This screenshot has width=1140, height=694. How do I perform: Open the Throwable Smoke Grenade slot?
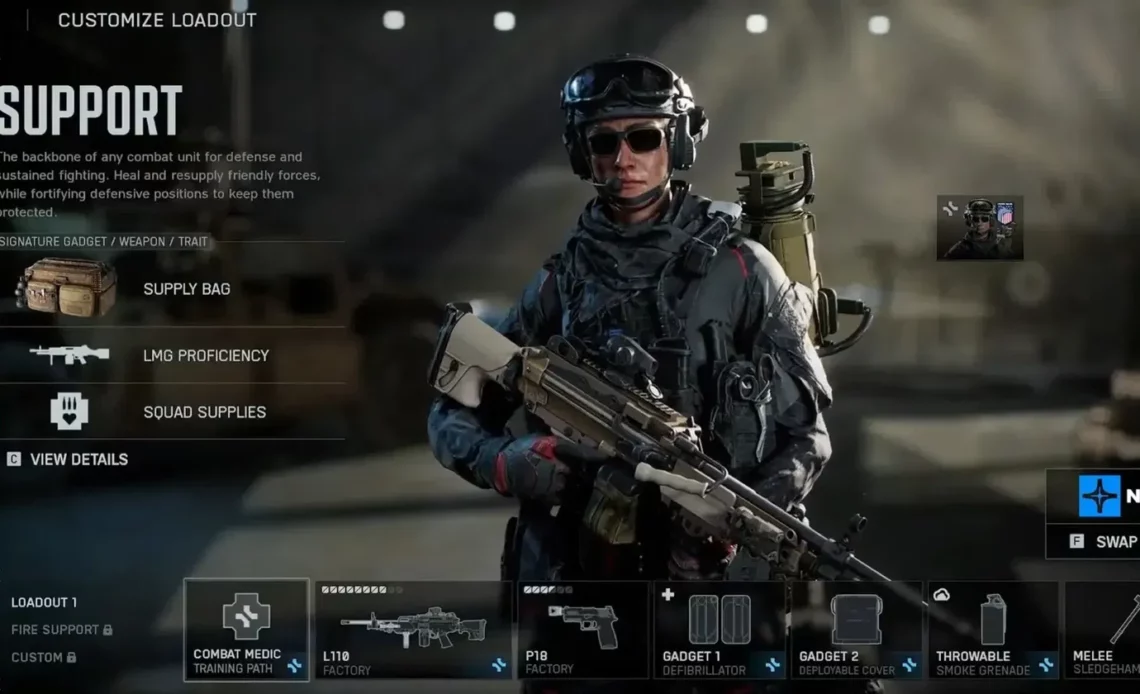(x=993, y=629)
